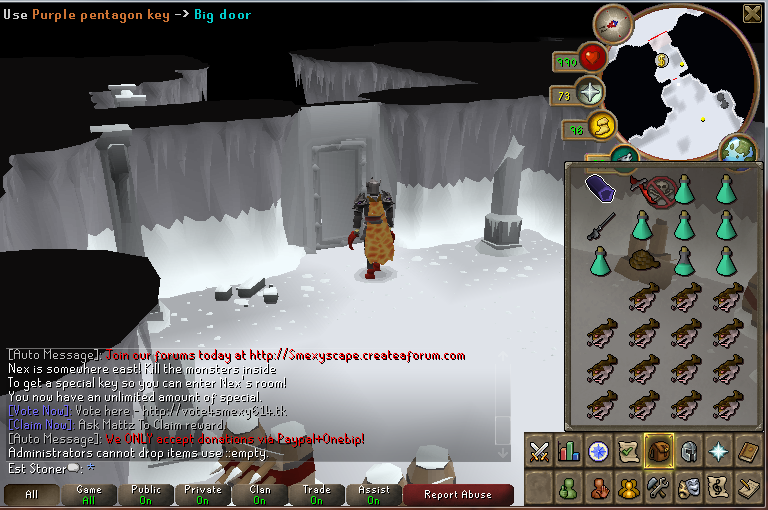Click the tortoise shell item in inventory
768x510 pixels.
pyautogui.click(x=644, y=264)
